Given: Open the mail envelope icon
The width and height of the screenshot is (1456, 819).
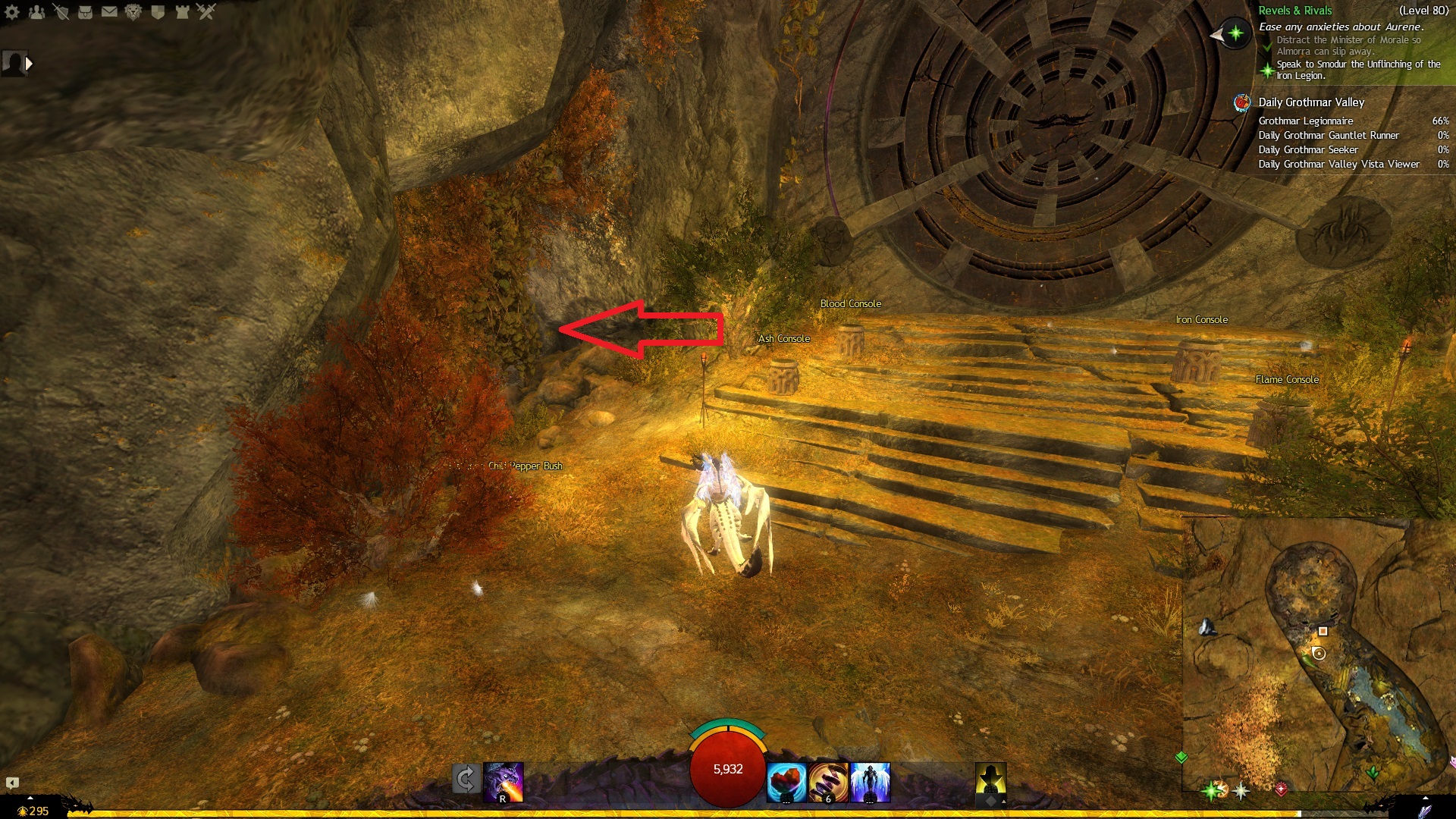Looking at the screenshot, I should point(109,12).
